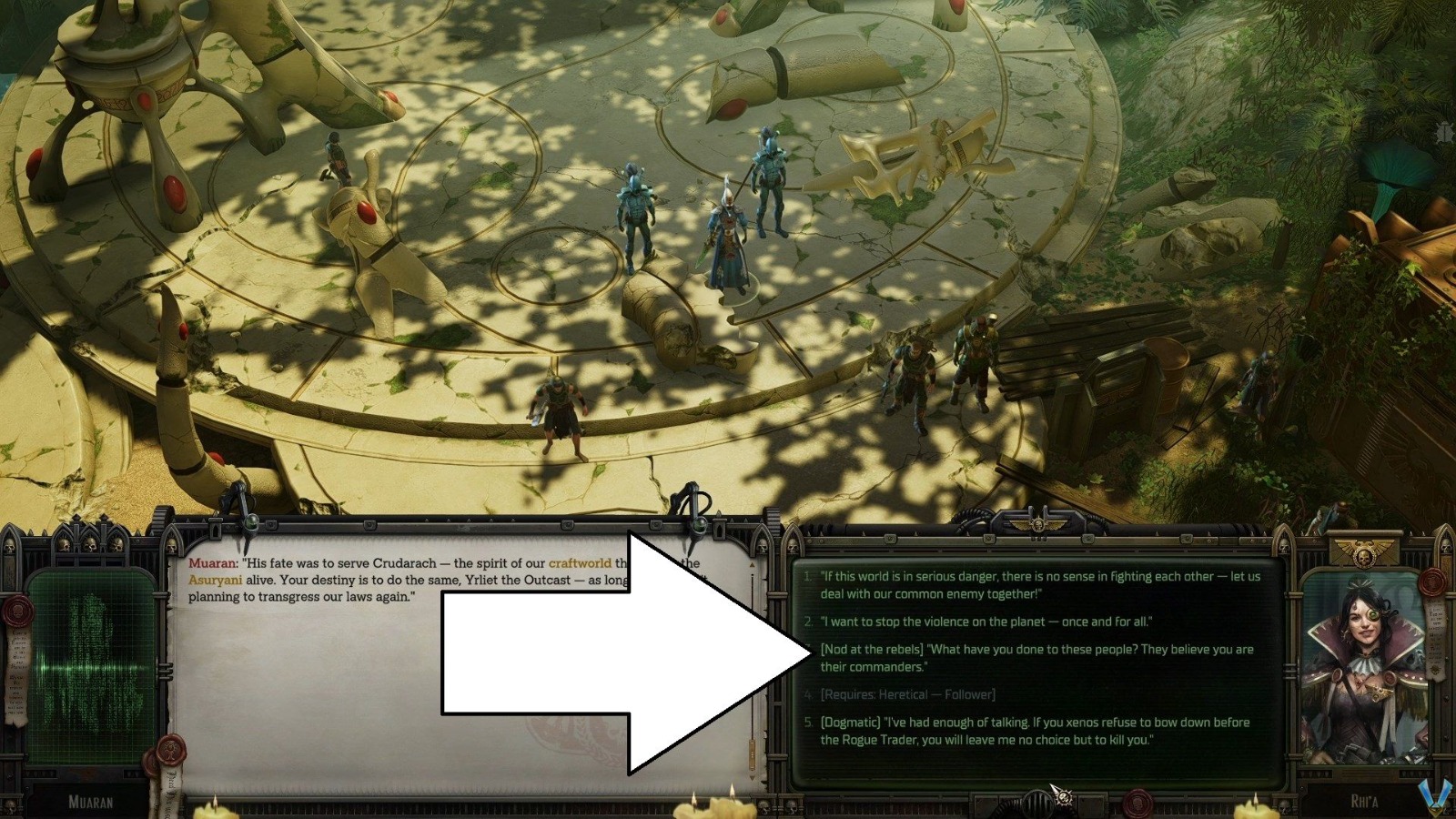Viewport: 1456px width, 819px height.
Task: Click the red wax seal skull below the dialogue options
Action: coord(1137,804)
